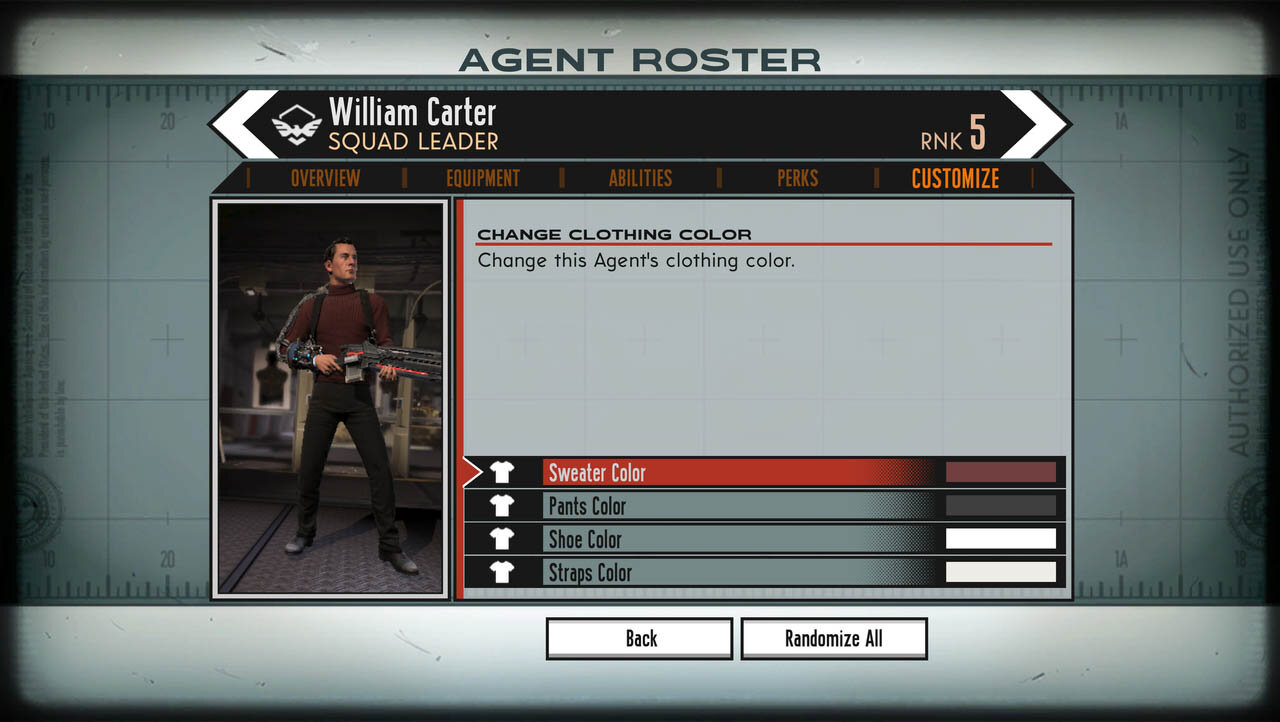This screenshot has width=1280, height=722.
Task: Choose the Sweater Color row
Action: point(700,472)
